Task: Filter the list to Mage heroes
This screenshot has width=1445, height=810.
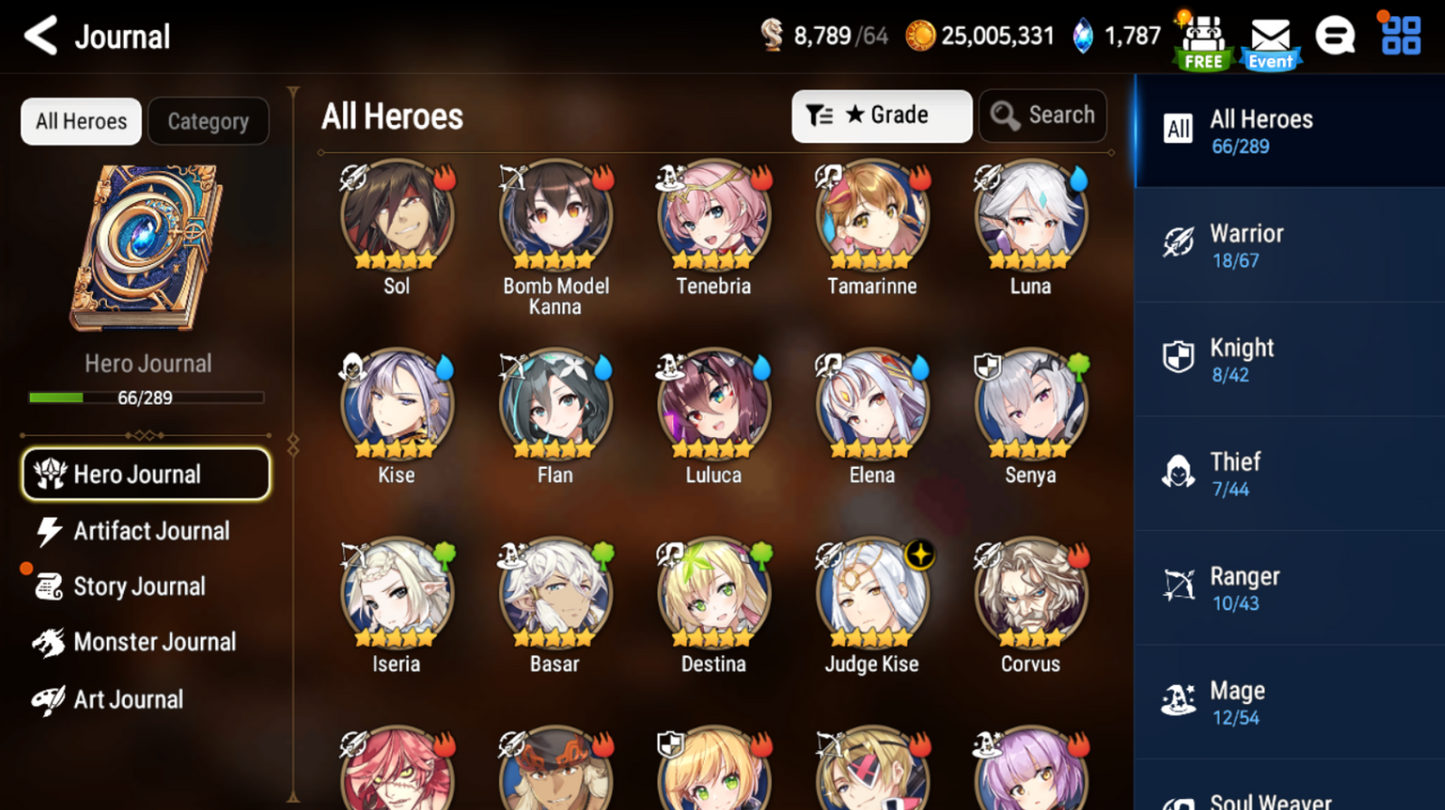Action: click(1288, 702)
